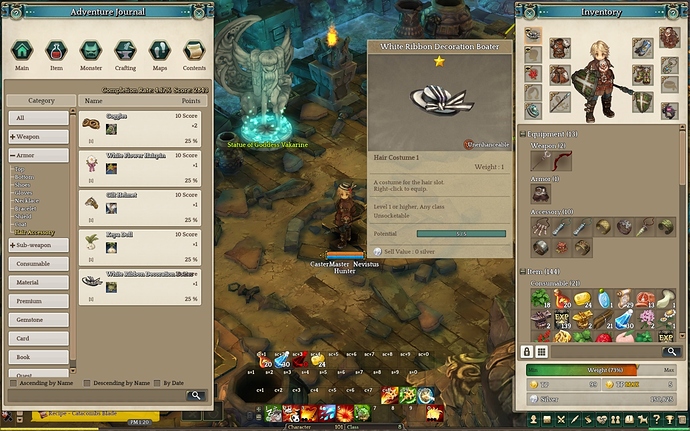Collapse the Equipment section in Inventory
Screen dimensions: 690x431
[x=523, y=134]
